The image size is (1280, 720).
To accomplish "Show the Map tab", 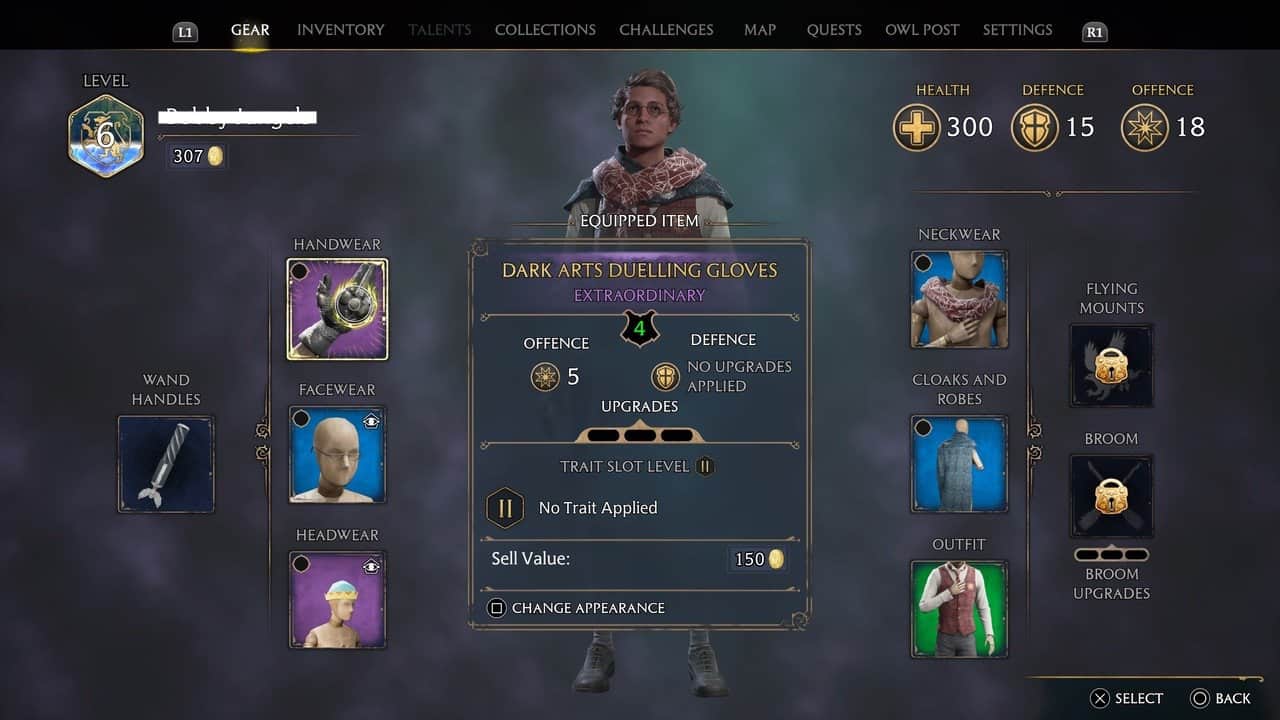I will 760,30.
